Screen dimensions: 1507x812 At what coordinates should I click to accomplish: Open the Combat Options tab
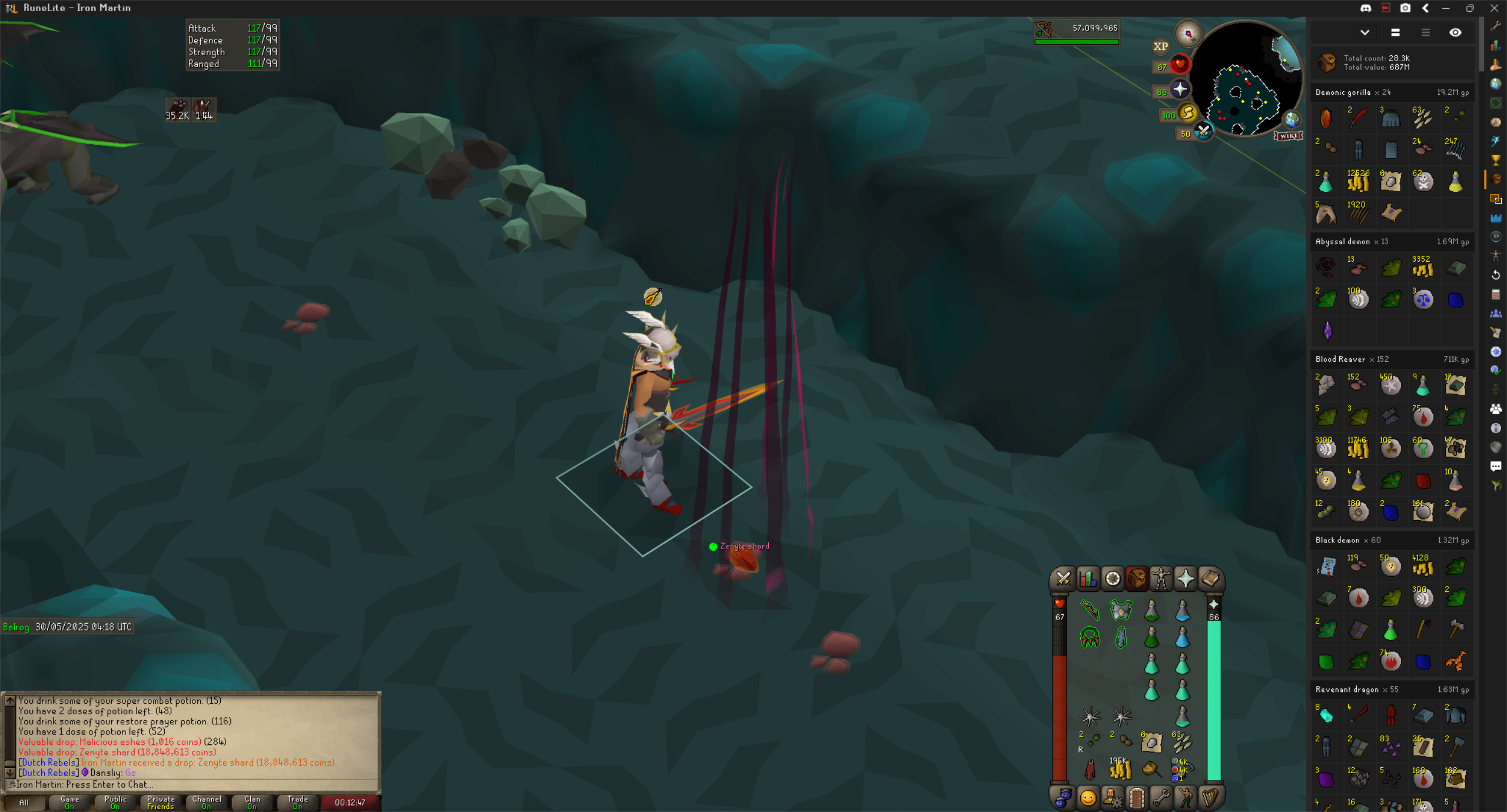pyautogui.click(x=1063, y=579)
